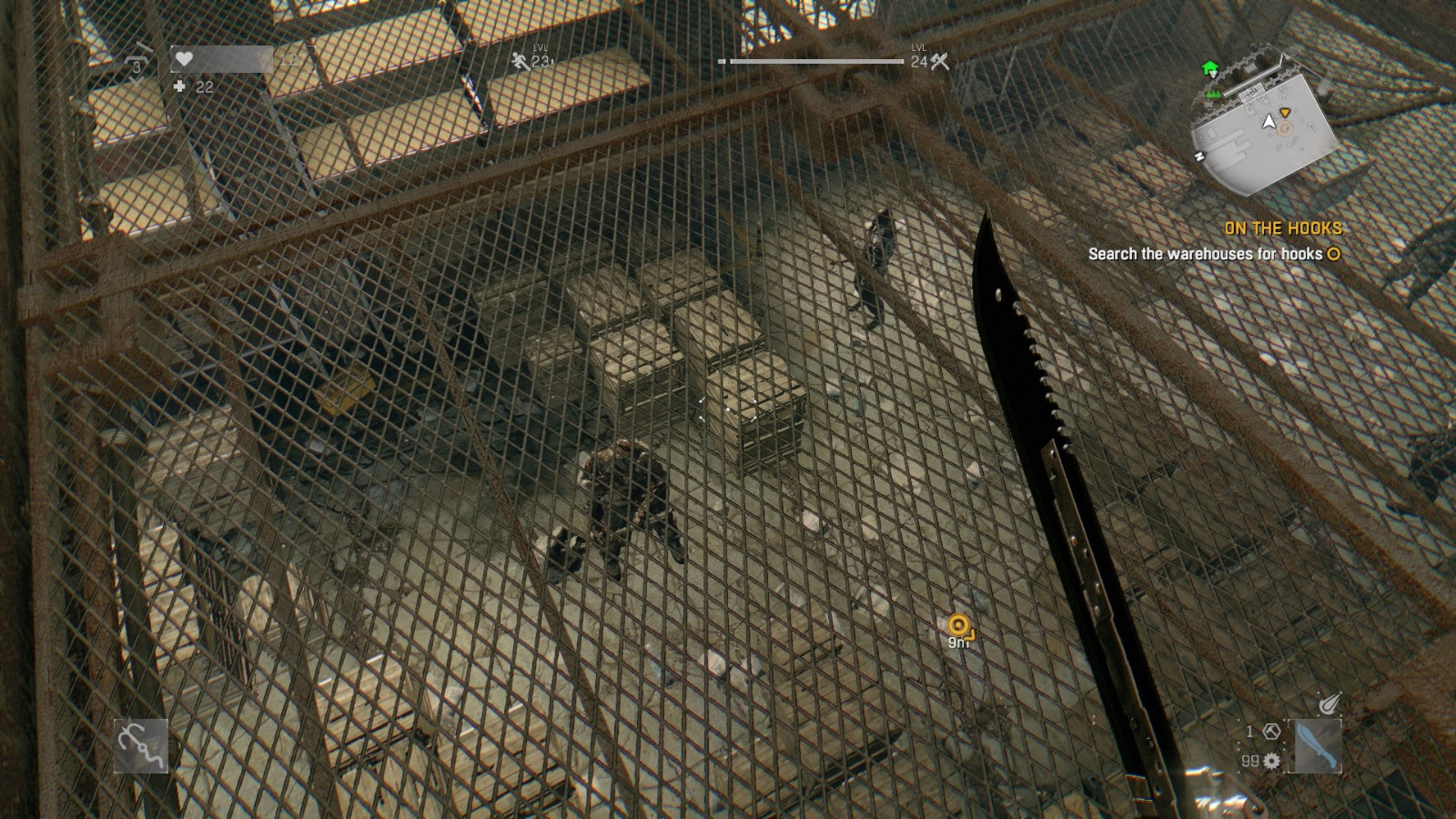Click the orange objective marker on the minimap
Screen dimensions: 1456x819
[1285, 113]
